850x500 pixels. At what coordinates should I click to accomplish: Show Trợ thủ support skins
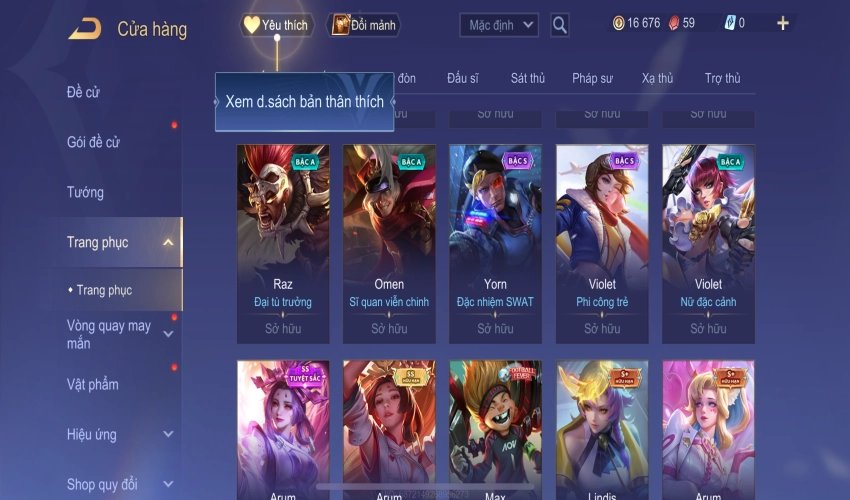click(722, 78)
